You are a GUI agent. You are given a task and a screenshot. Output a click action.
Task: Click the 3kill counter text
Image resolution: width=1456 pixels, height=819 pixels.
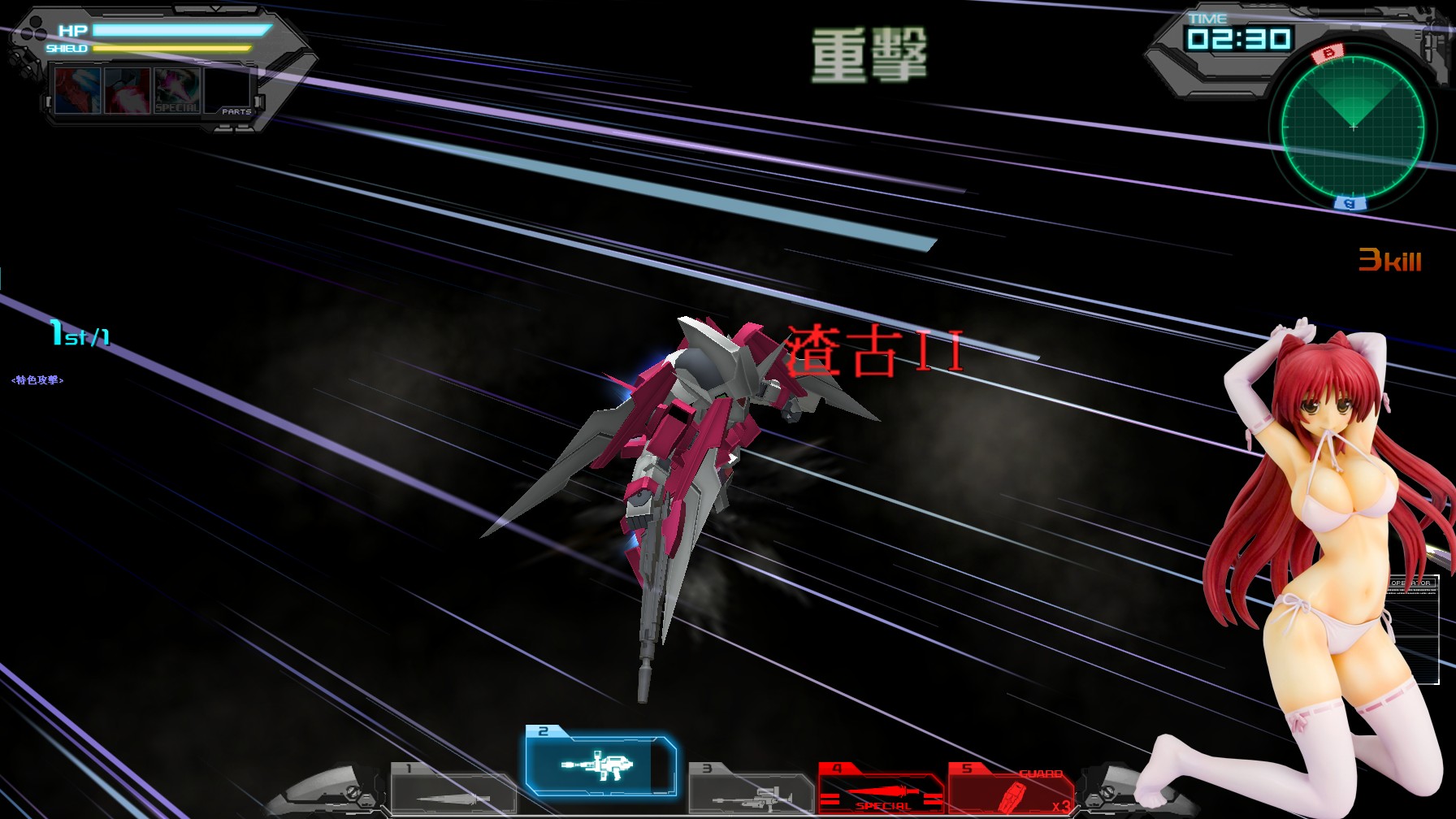coord(1392,258)
